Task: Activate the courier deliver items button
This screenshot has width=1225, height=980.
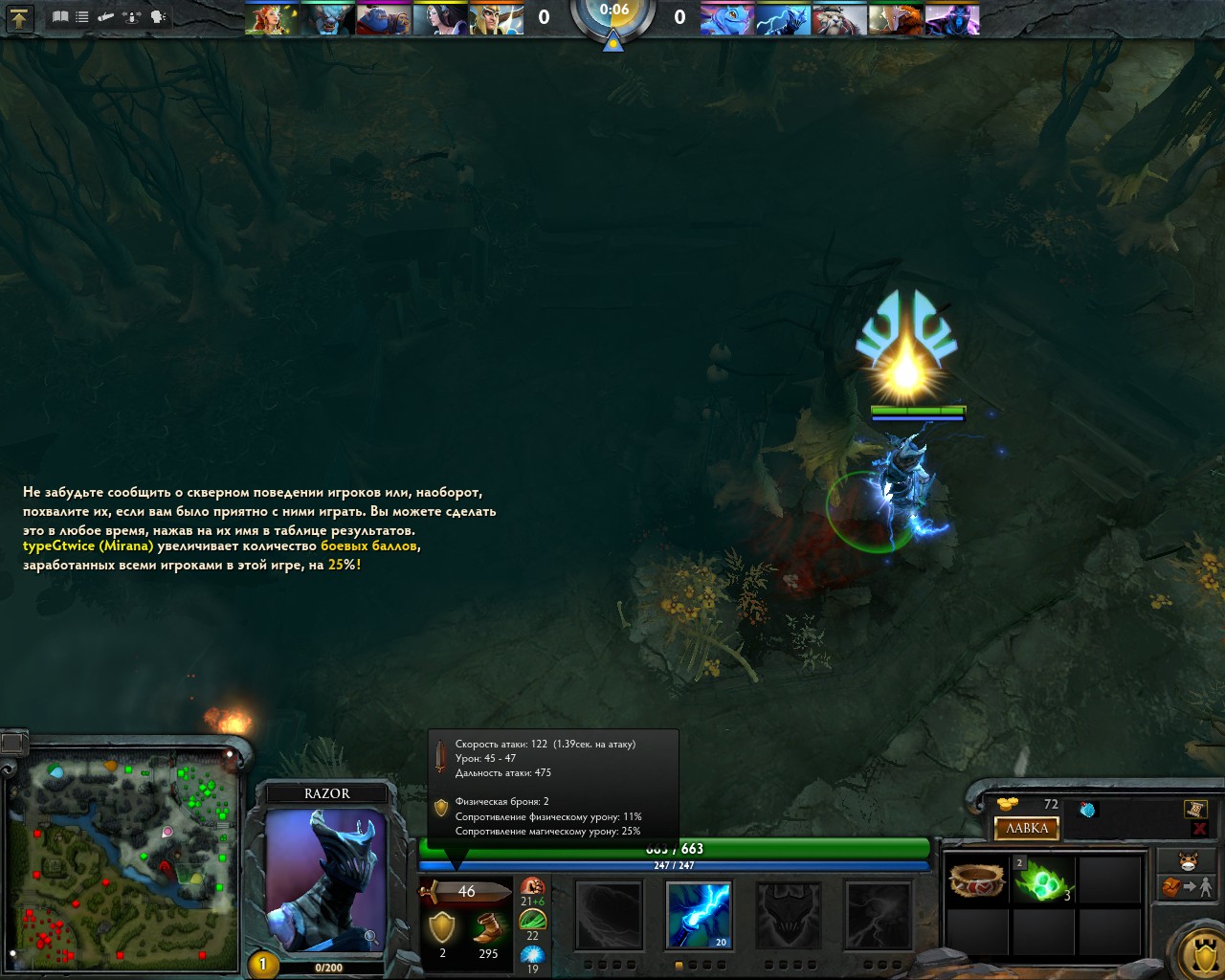Action: [1188, 888]
